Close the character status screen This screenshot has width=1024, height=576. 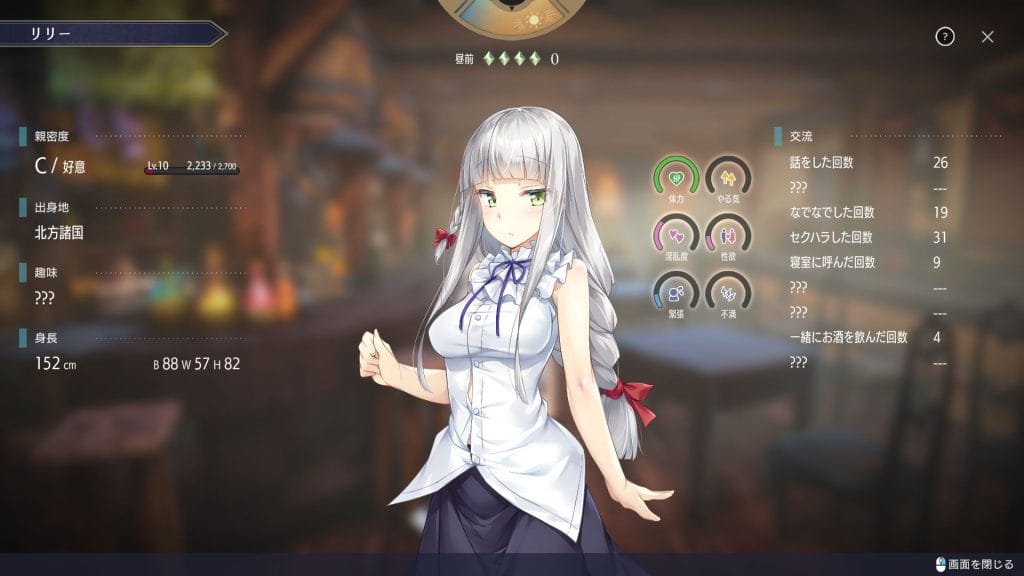click(x=987, y=37)
